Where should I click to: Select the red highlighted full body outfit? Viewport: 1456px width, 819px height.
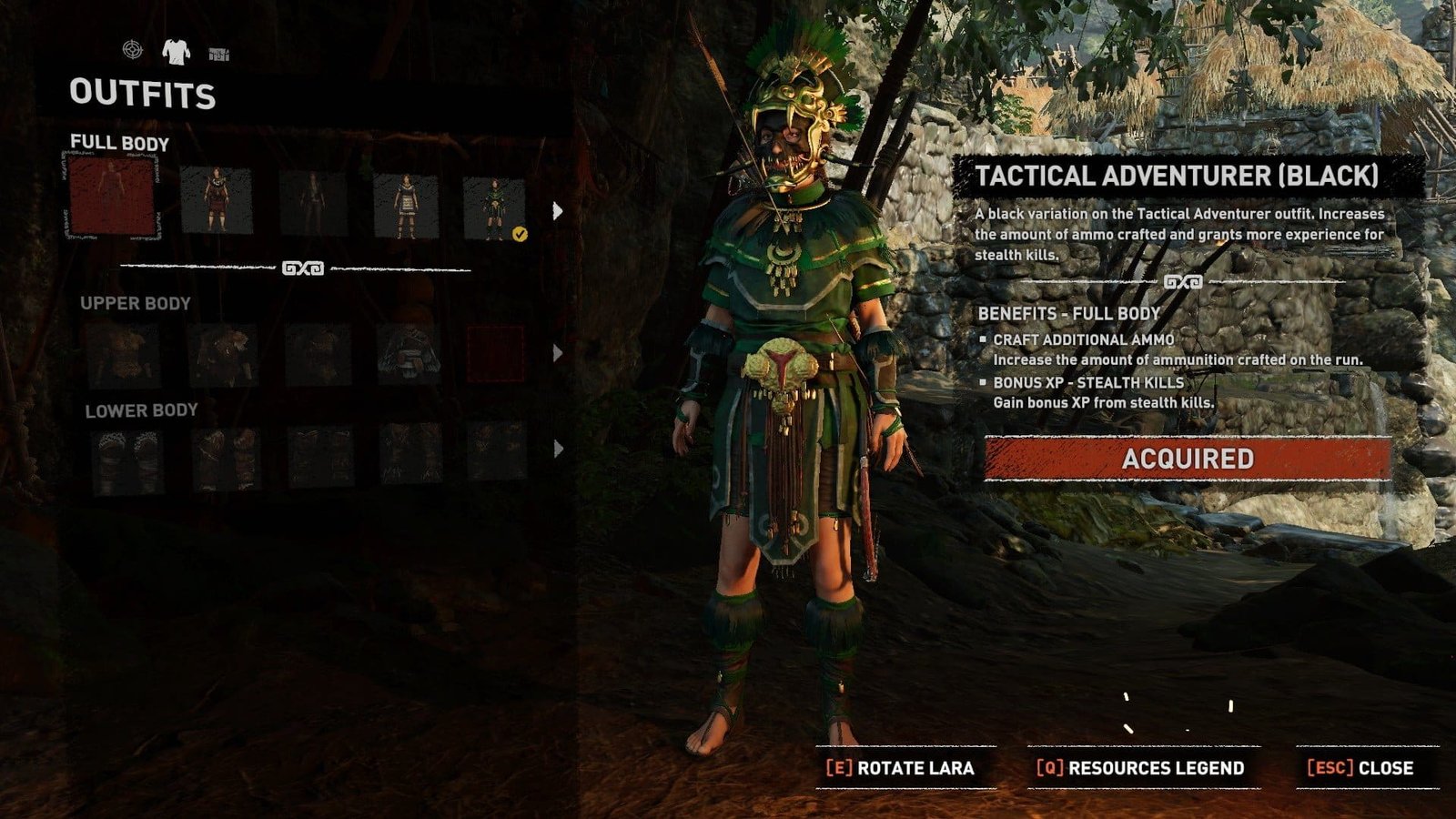(x=112, y=197)
